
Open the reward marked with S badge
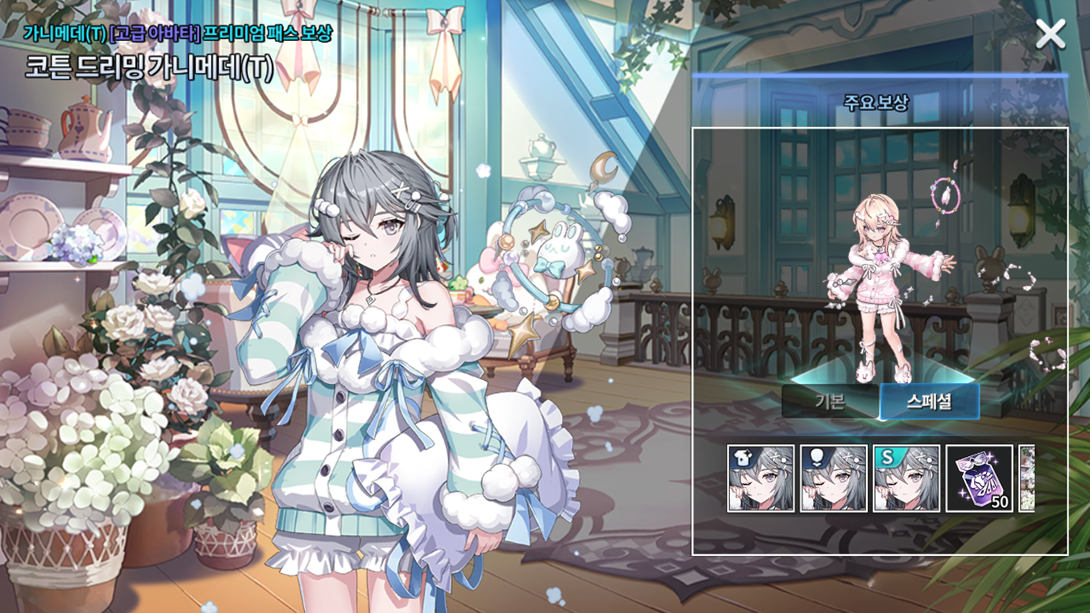click(906, 479)
